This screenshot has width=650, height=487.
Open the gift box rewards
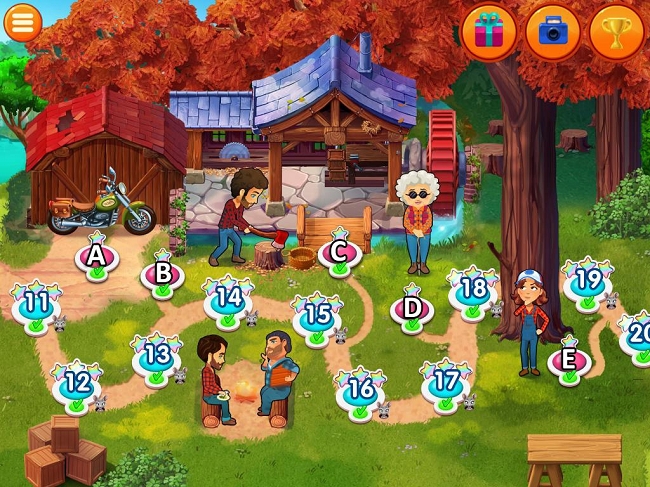[489, 32]
